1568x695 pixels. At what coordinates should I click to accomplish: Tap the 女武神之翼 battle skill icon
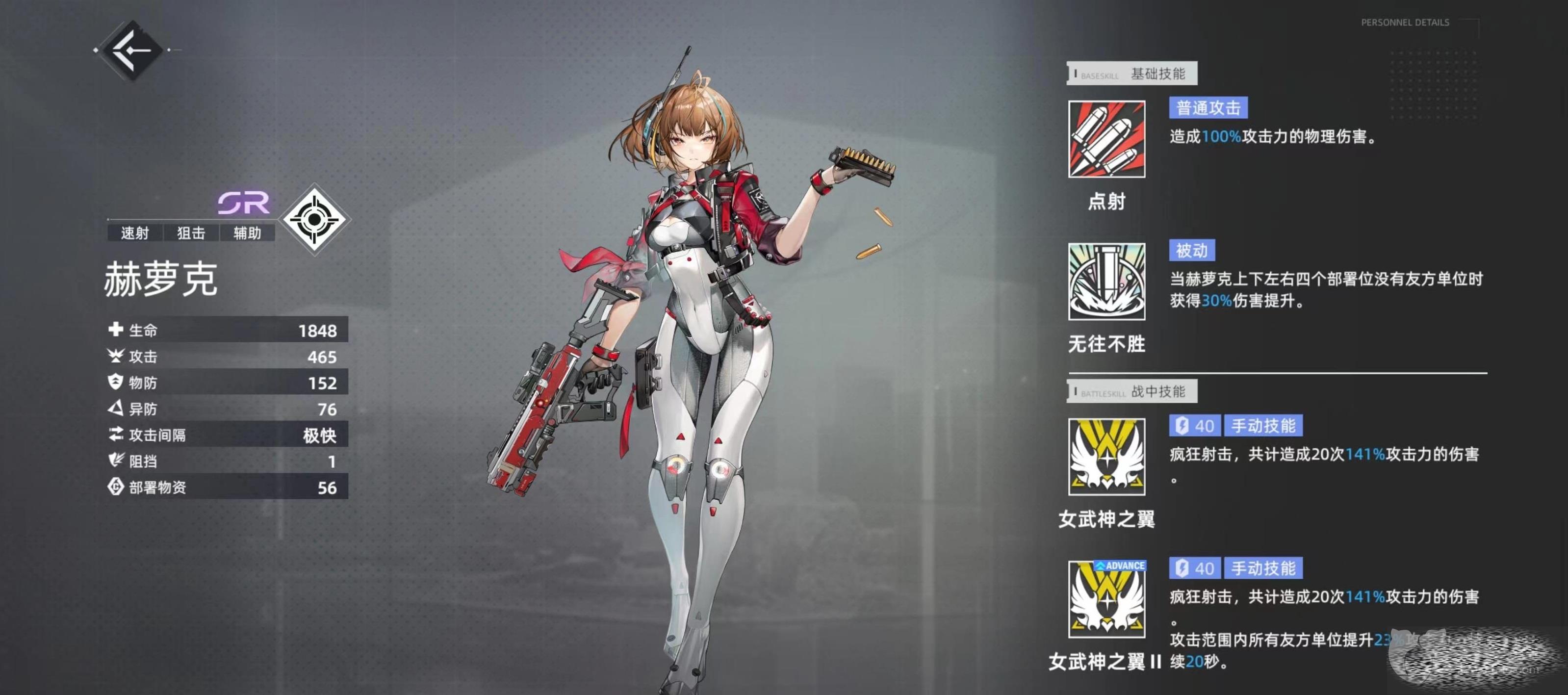click(x=1106, y=457)
